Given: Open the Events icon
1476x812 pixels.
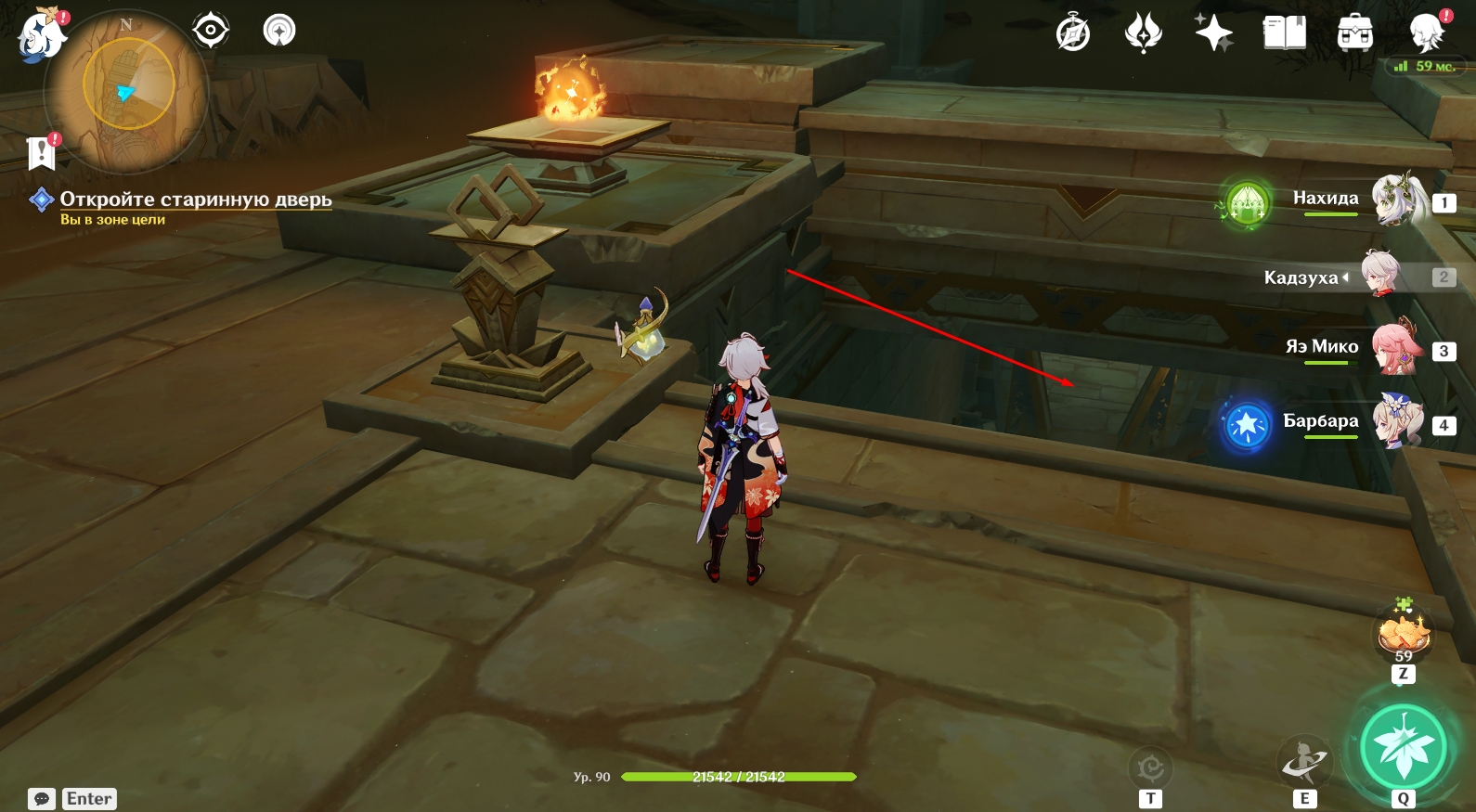Looking at the screenshot, I should tap(1143, 34).
